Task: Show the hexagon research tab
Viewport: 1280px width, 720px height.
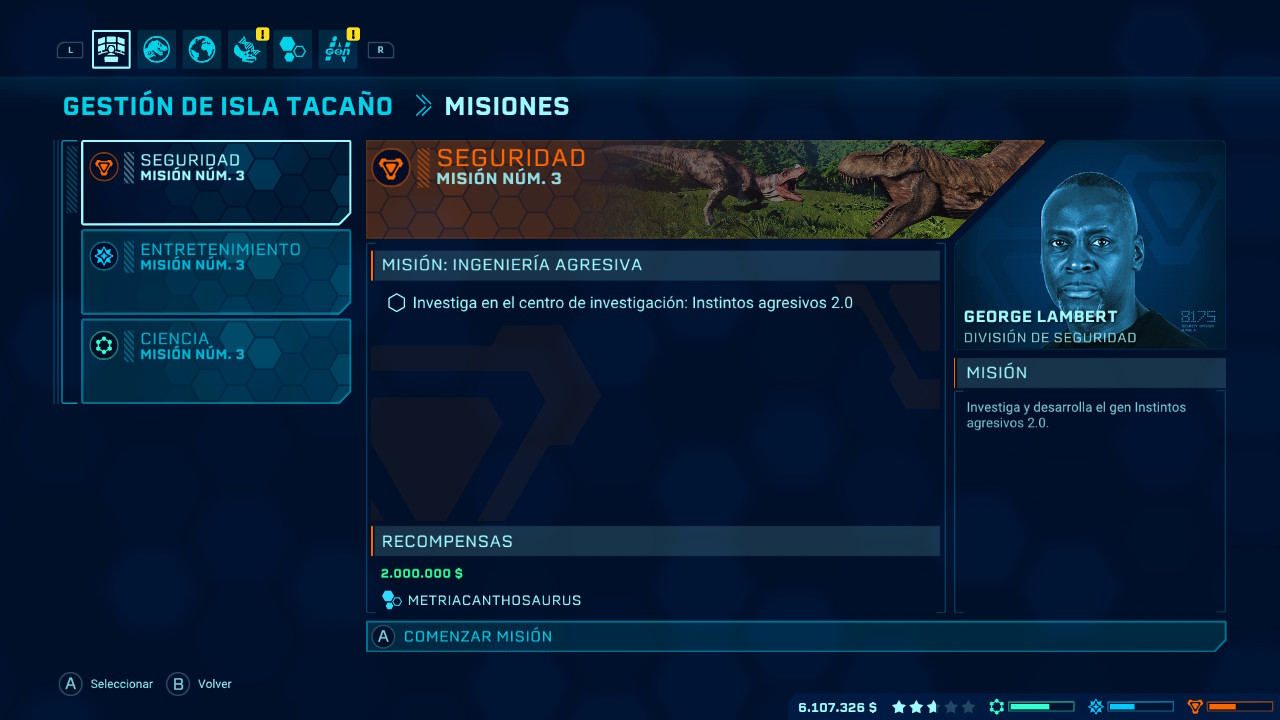Action: [x=292, y=49]
